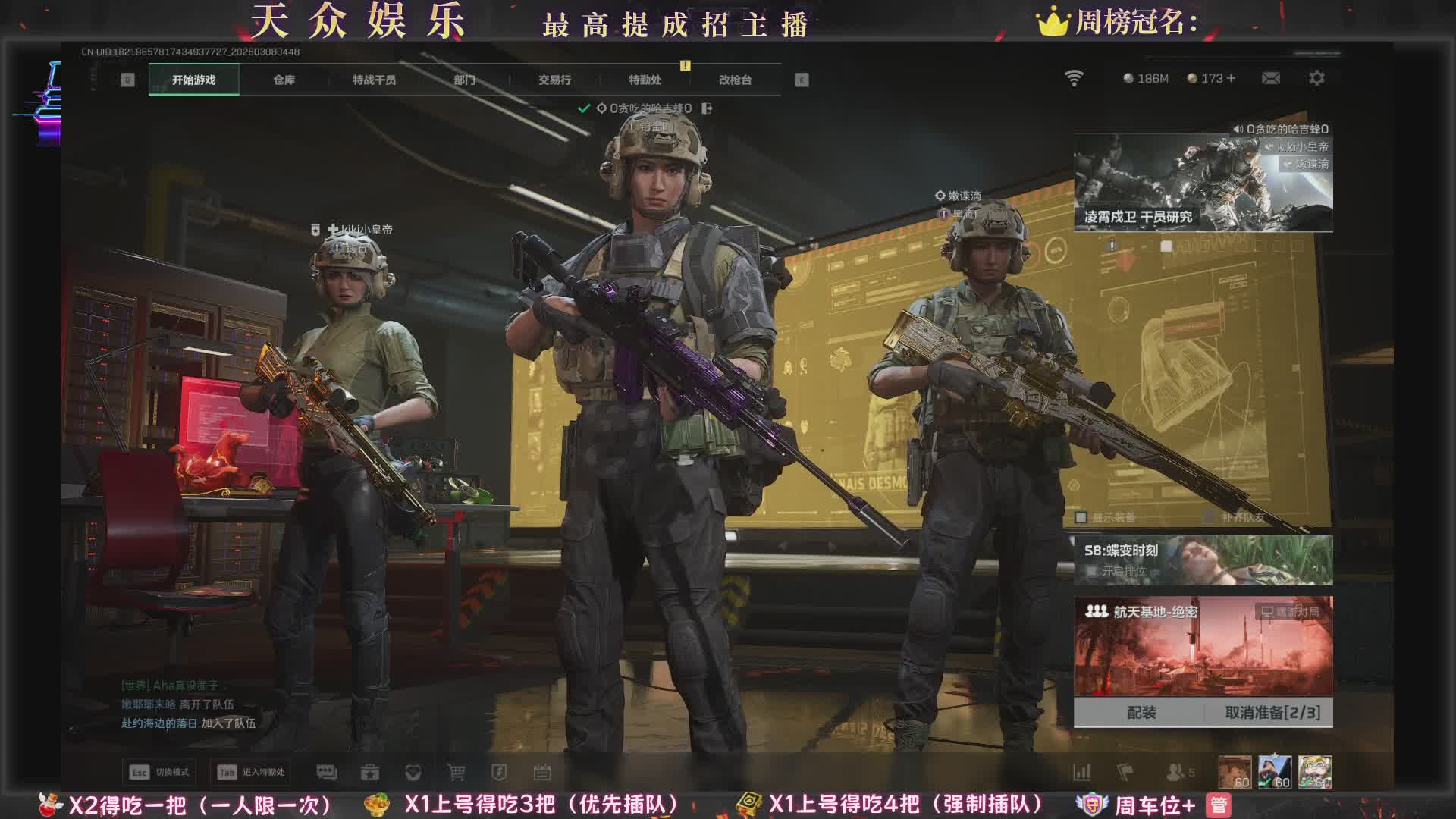
Task: Toggle the 开启排位 ranked checkbox
Action: [x=1092, y=571]
